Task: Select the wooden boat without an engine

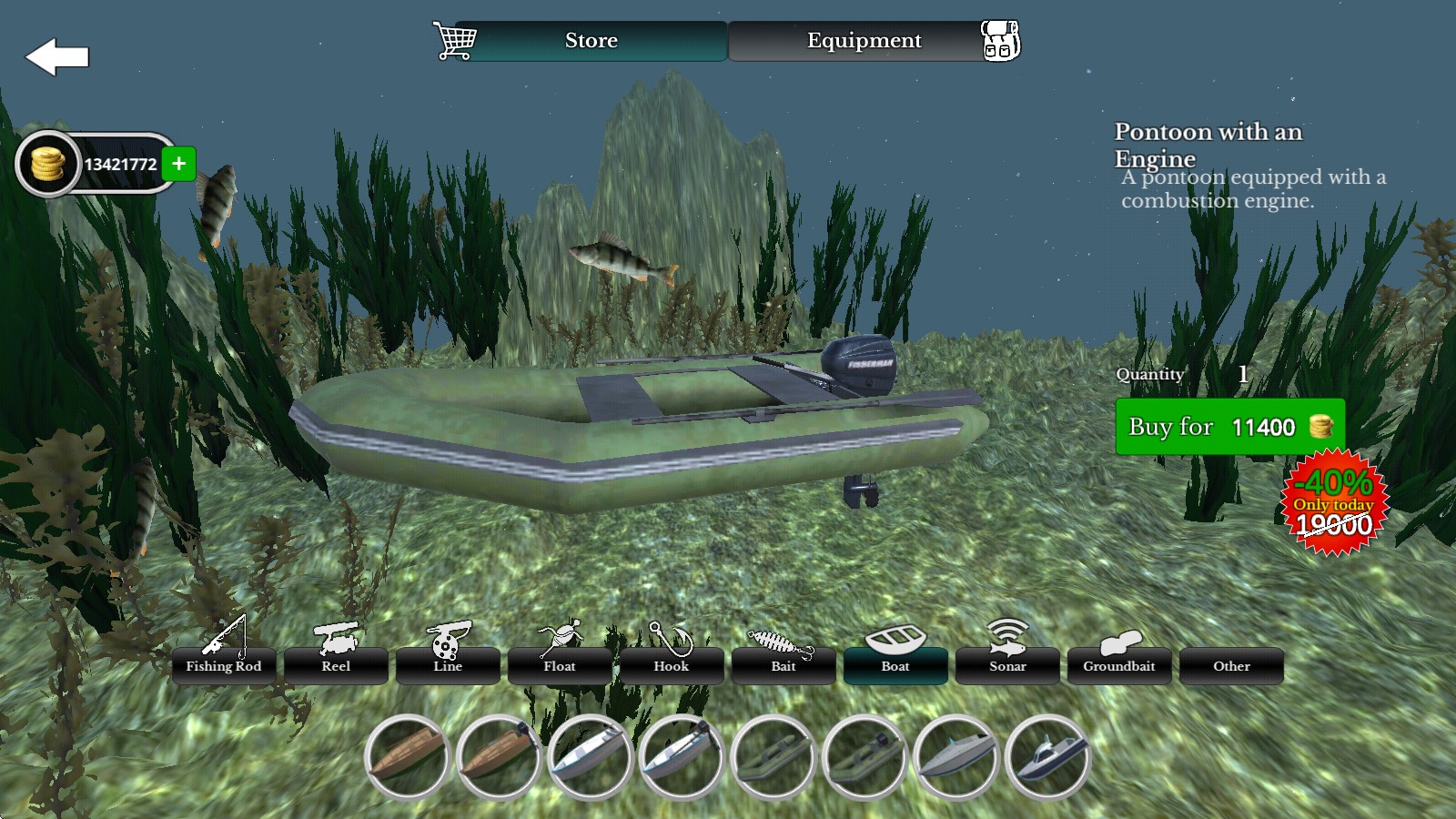Action: tap(408, 757)
